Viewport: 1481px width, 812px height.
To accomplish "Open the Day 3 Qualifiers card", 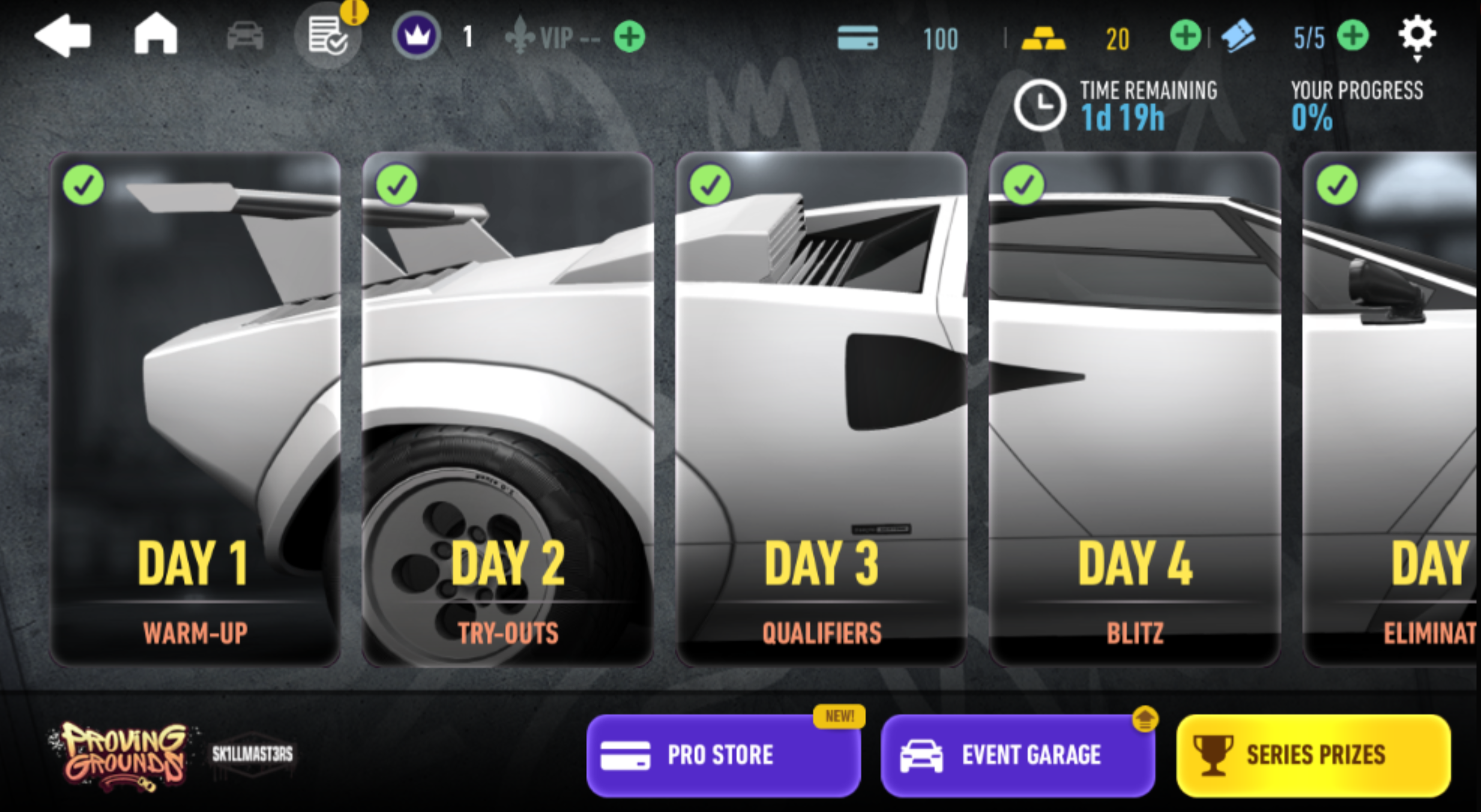I will click(x=821, y=409).
